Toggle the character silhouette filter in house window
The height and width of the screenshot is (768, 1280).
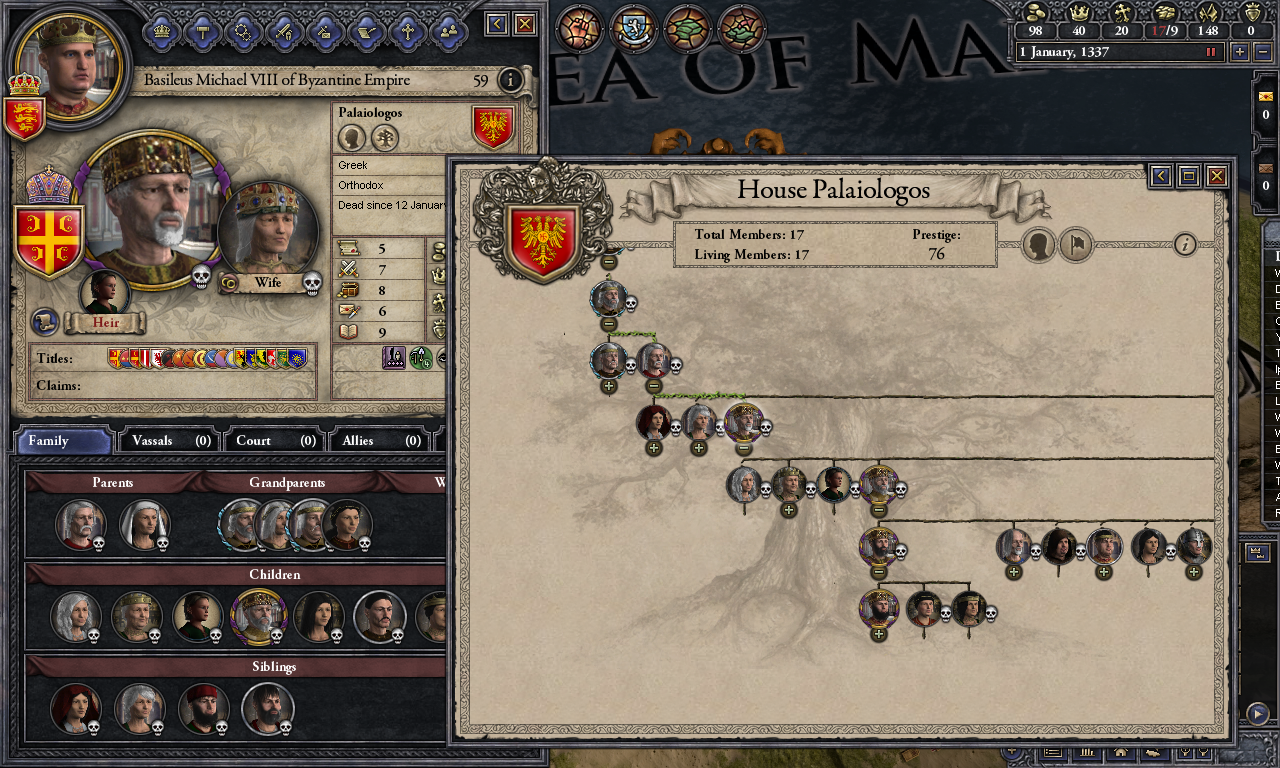click(x=1037, y=245)
